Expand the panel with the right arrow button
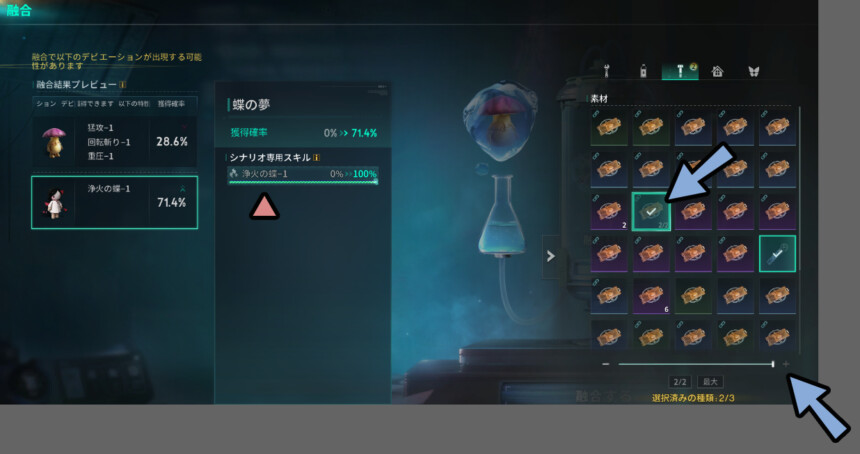 point(550,256)
